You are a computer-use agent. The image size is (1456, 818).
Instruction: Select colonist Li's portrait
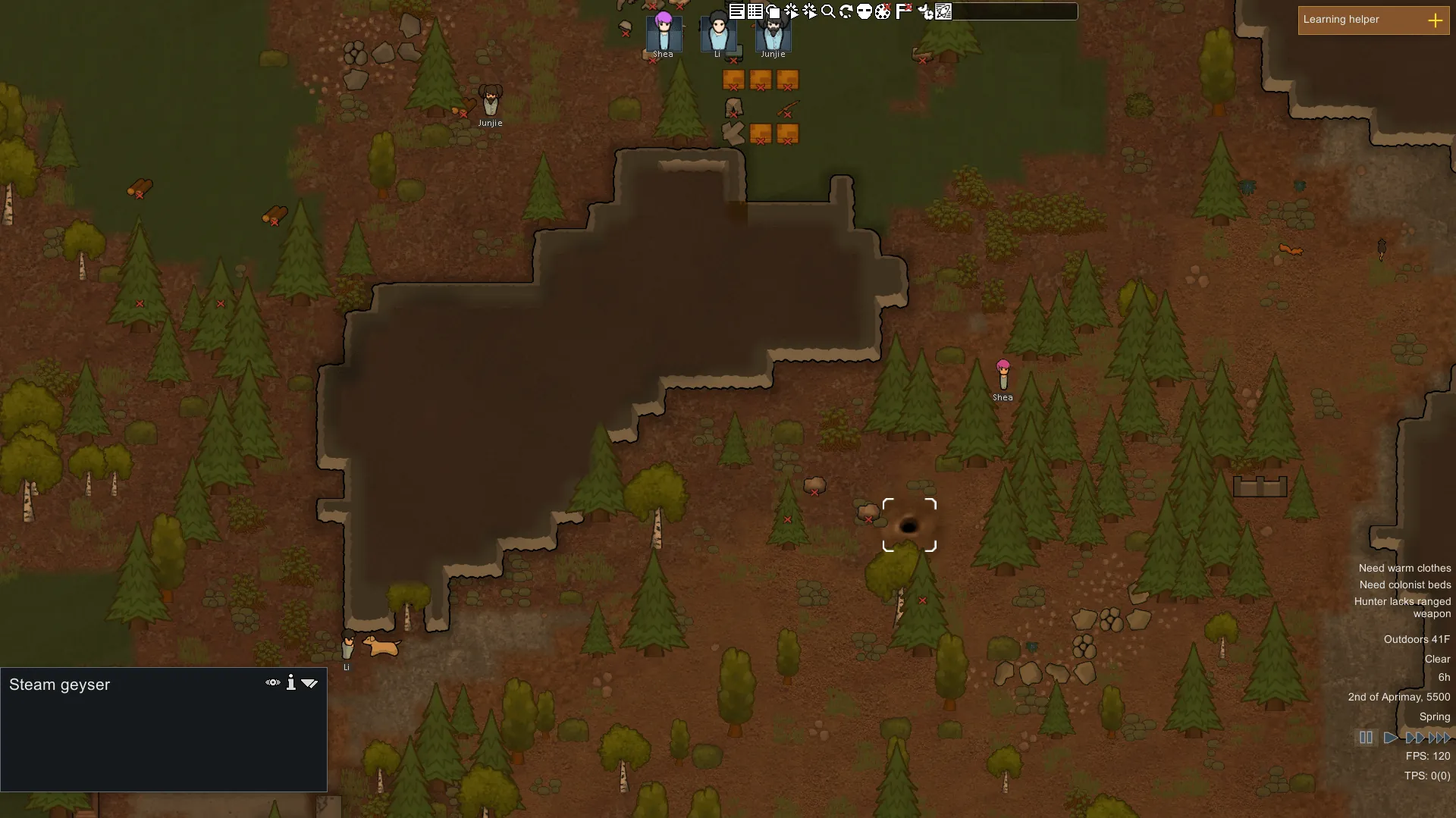[718, 33]
